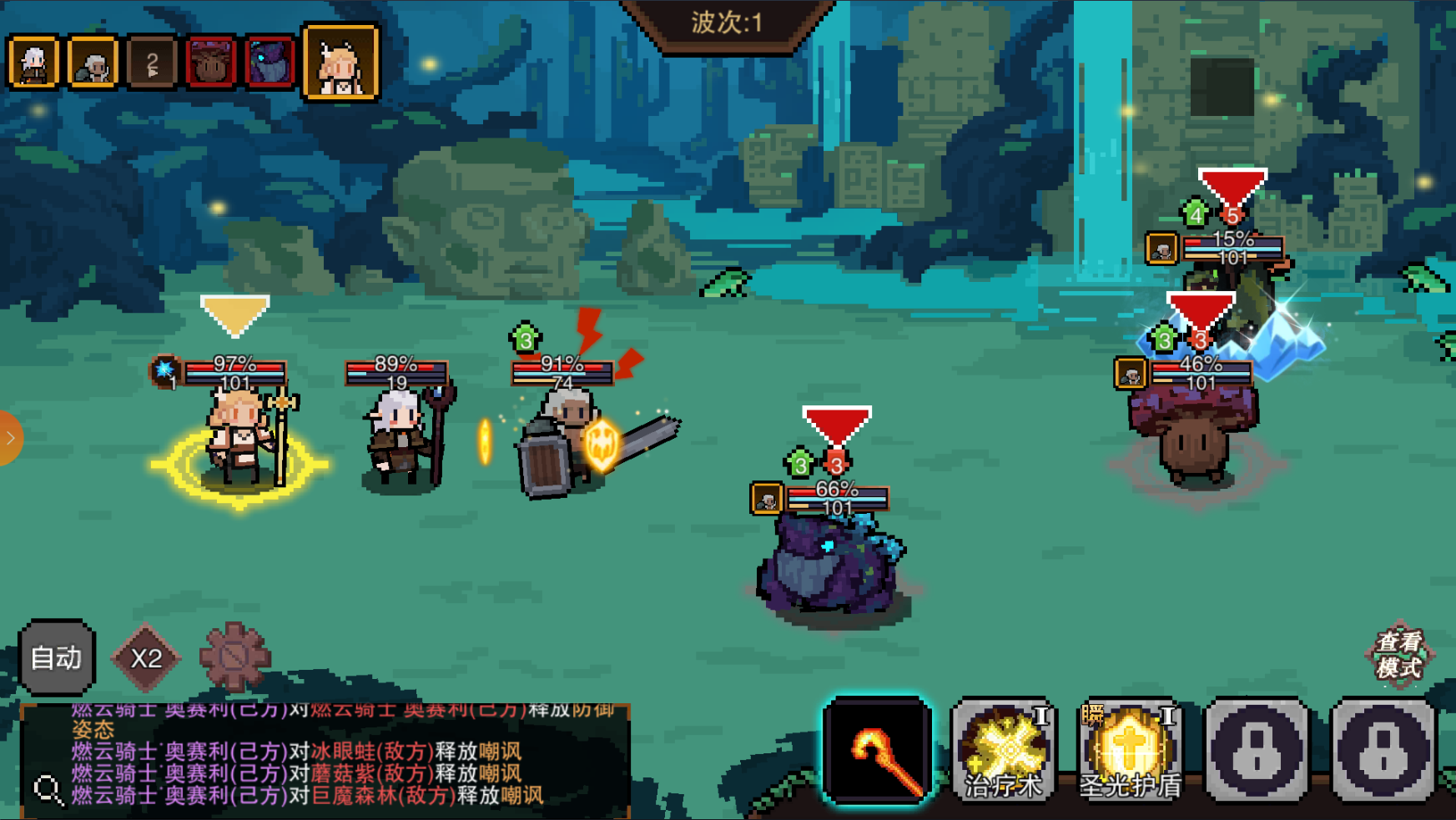Cast the 圣光护盾 holy shield skill
Image resolution: width=1456 pixels, height=820 pixels.
(x=1131, y=751)
